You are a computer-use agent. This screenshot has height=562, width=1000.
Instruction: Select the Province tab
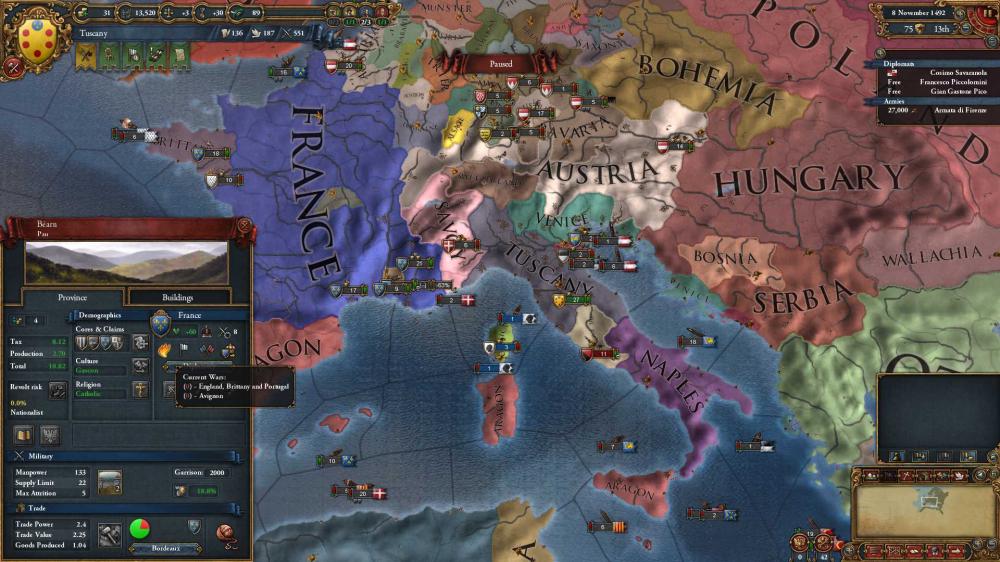coord(72,297)
